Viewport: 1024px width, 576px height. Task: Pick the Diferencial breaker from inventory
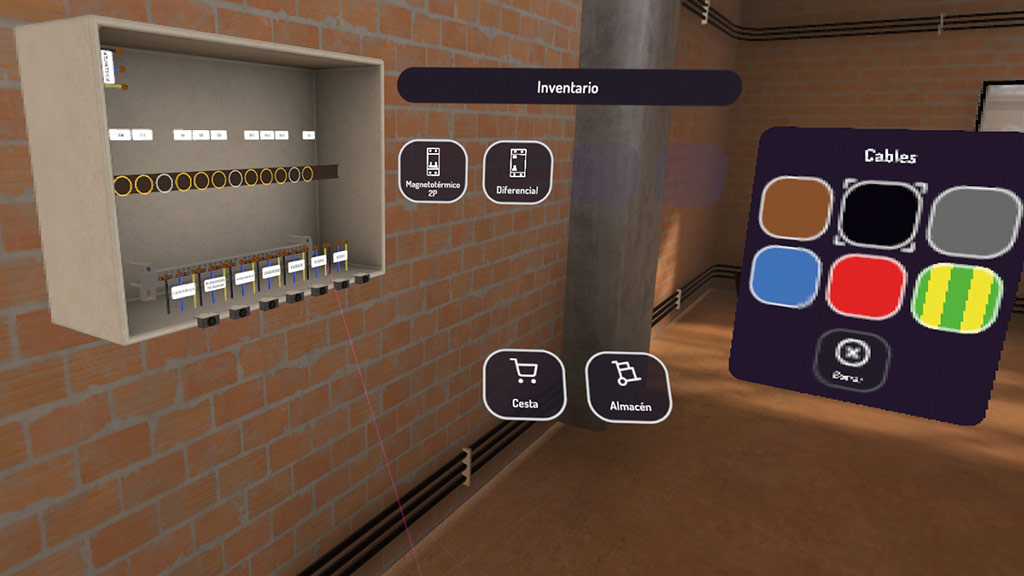click(517, 171)
